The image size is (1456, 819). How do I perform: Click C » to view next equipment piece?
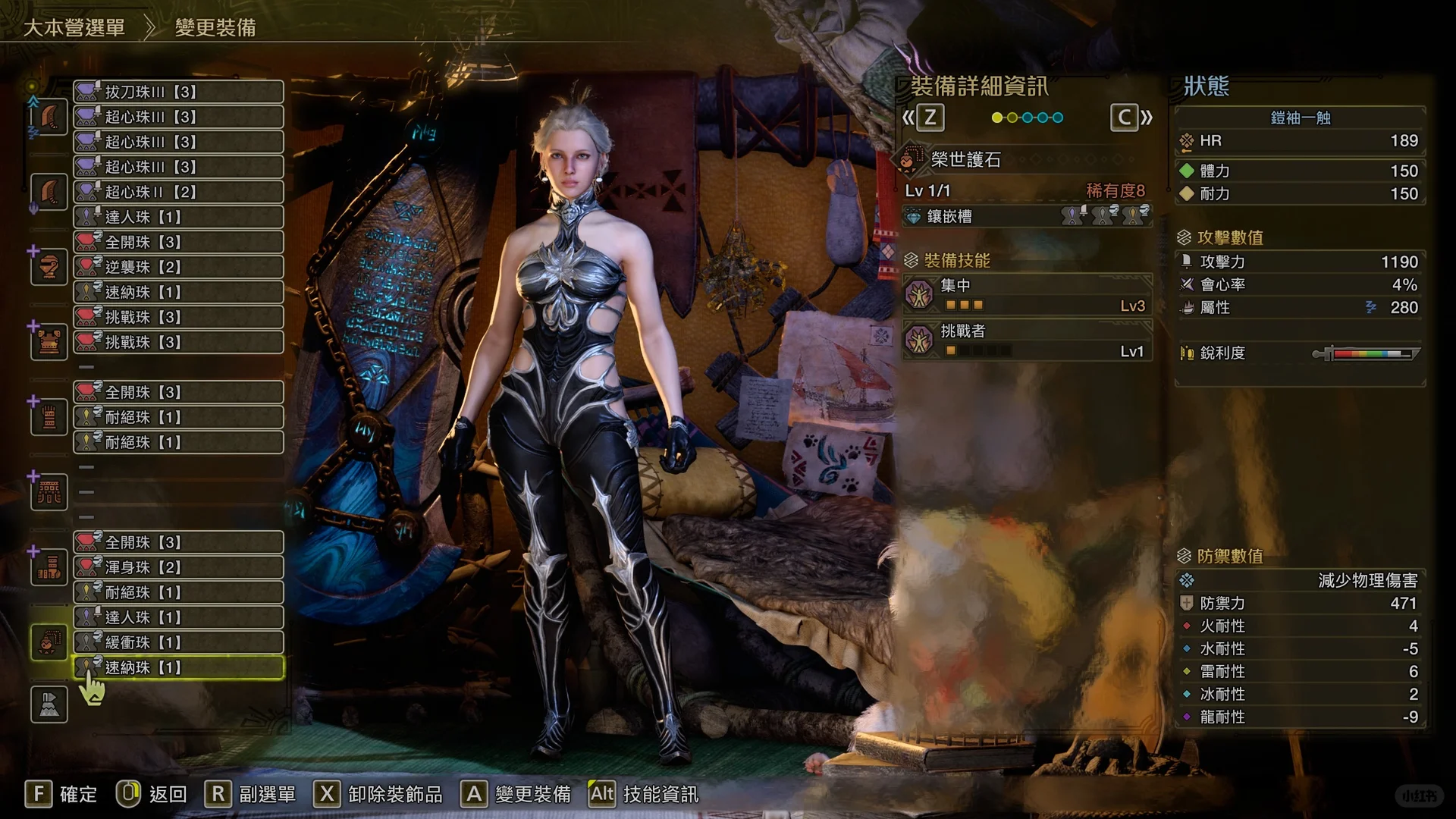(1129, 118)
